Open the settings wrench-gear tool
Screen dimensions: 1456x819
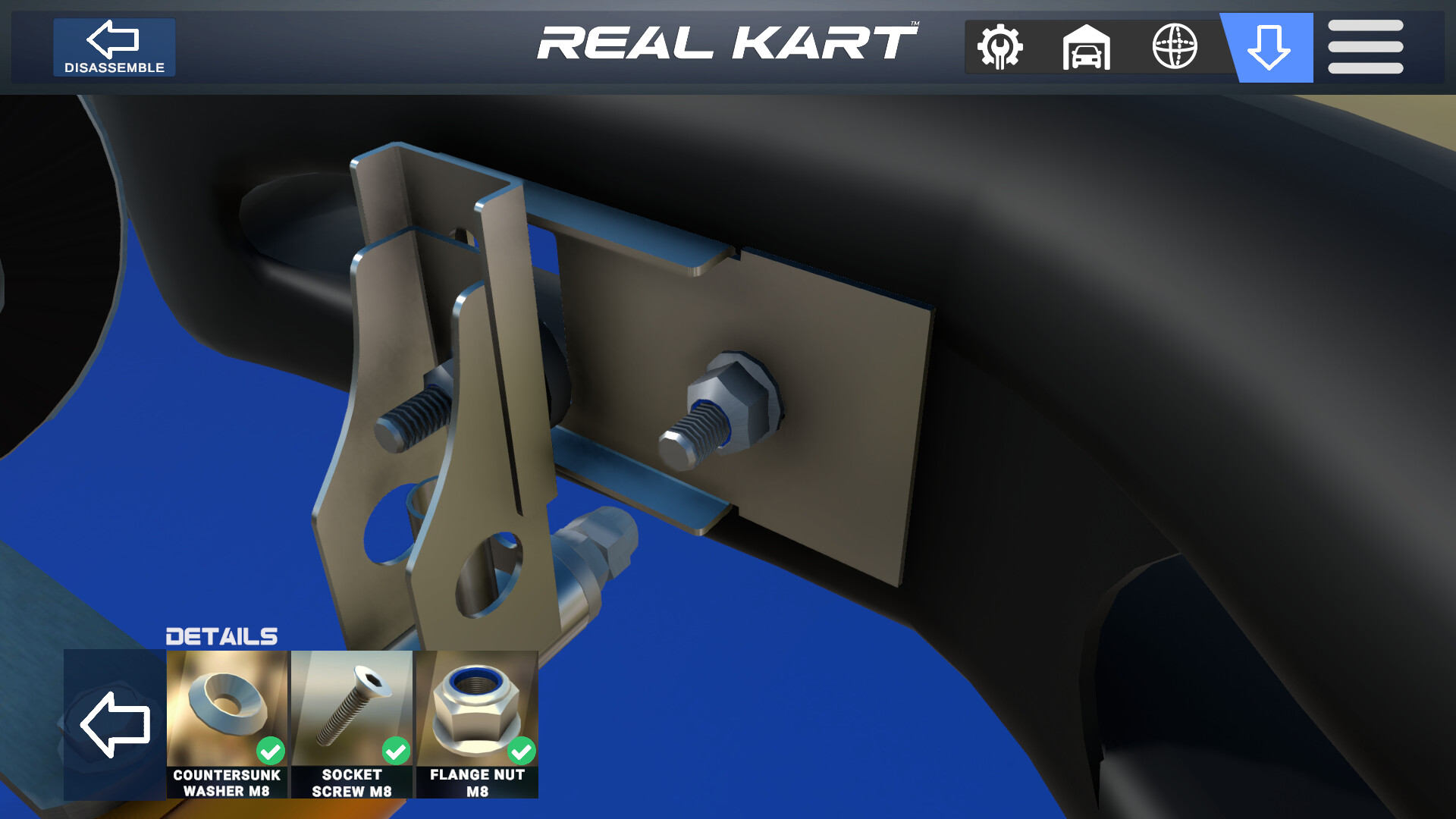click(x=999, y=47)
